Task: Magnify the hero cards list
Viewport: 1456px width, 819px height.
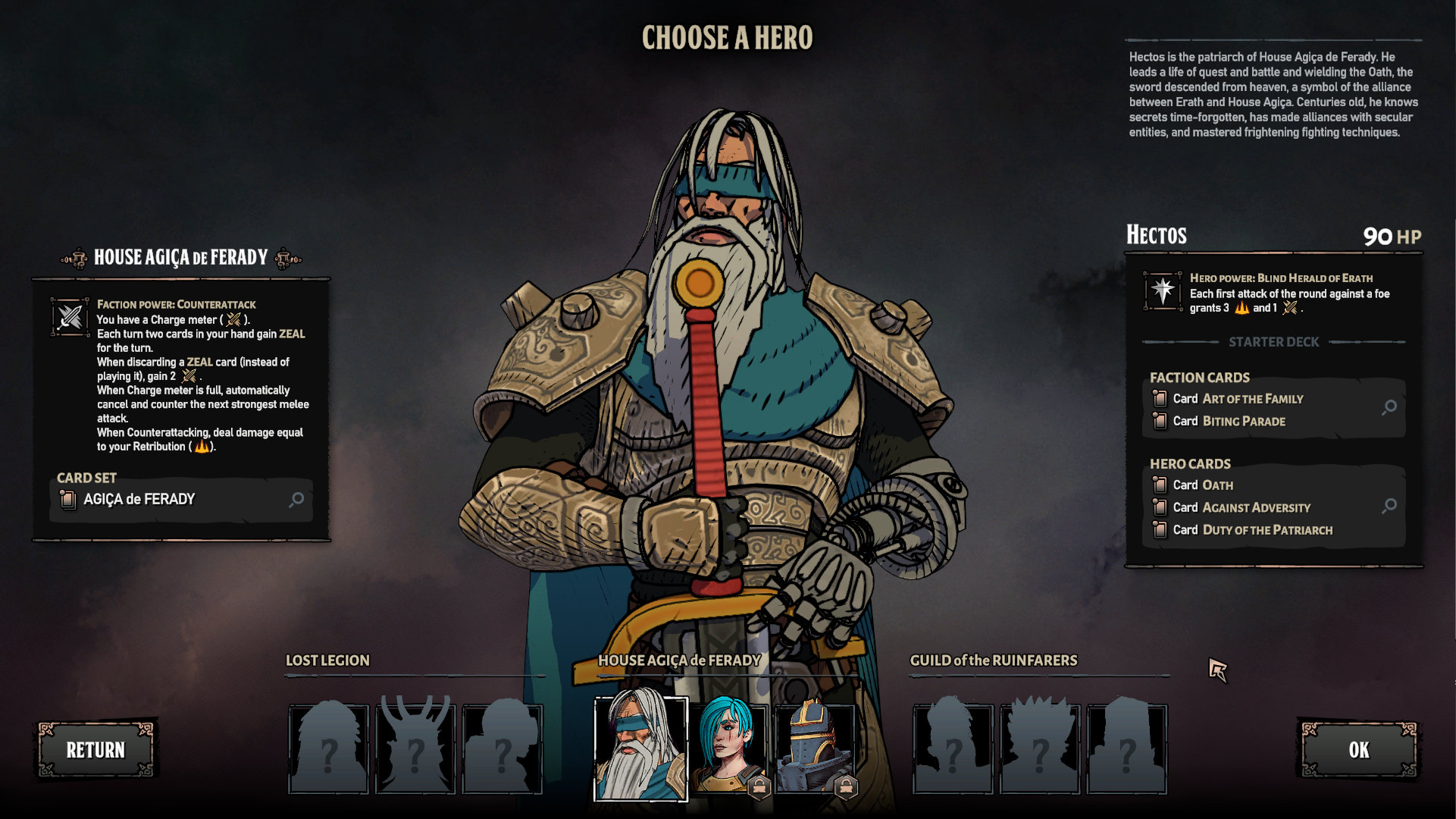Action: point(1389,506)
